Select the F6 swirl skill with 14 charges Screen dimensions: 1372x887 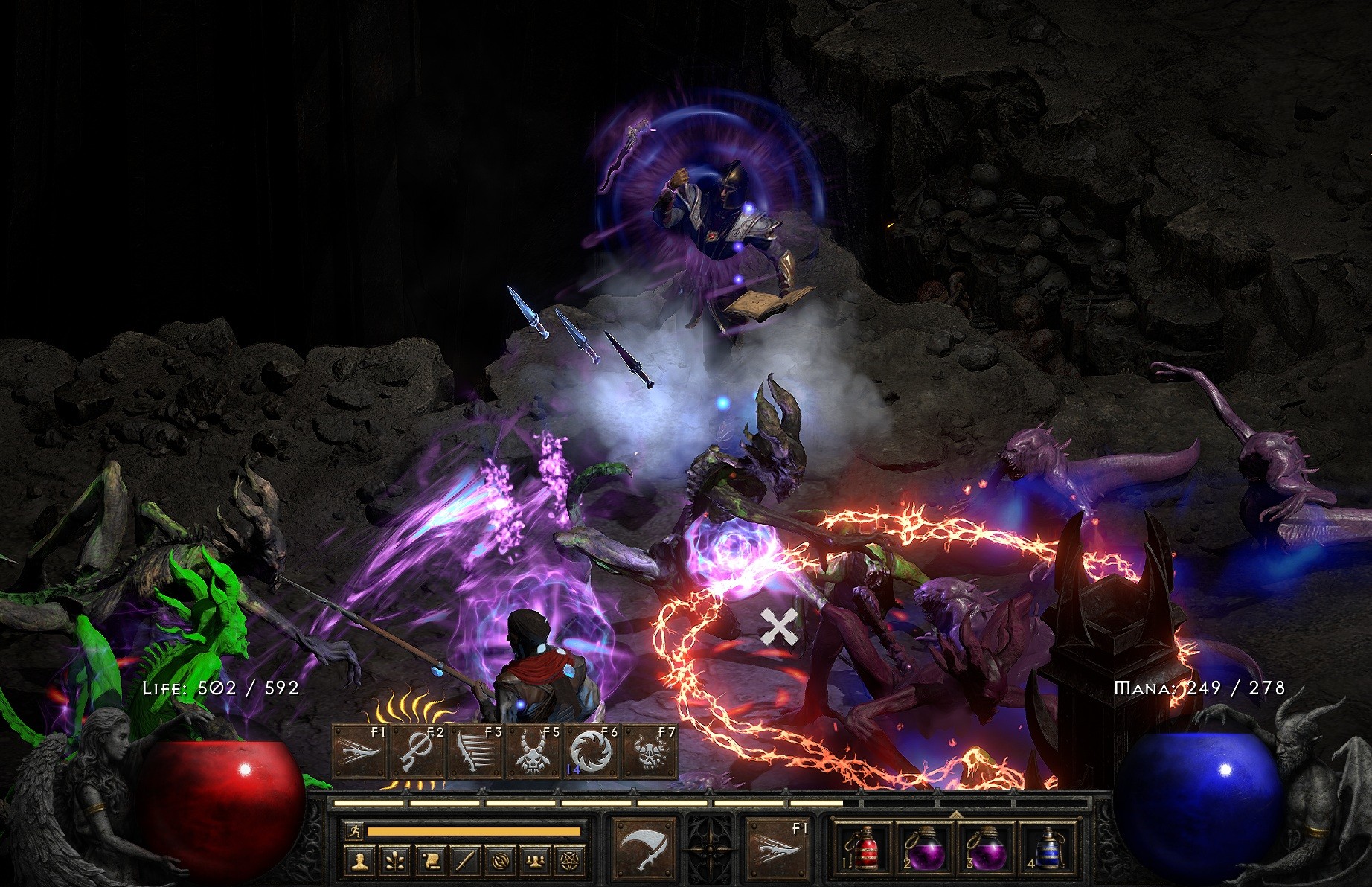pyautogui.click(x=592, y=752)
